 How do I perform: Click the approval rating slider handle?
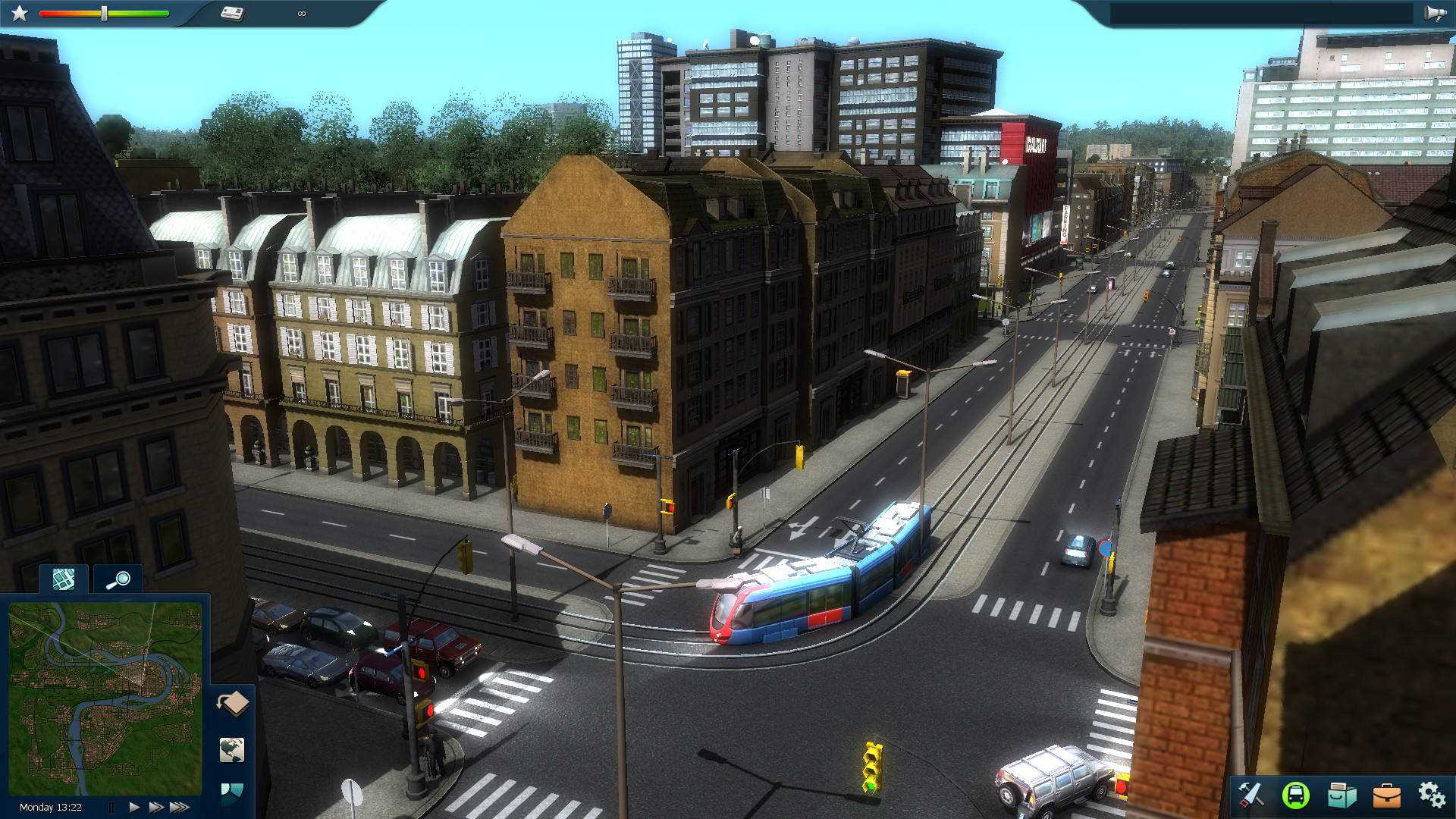pyautogui.click(x=102, y=13)
